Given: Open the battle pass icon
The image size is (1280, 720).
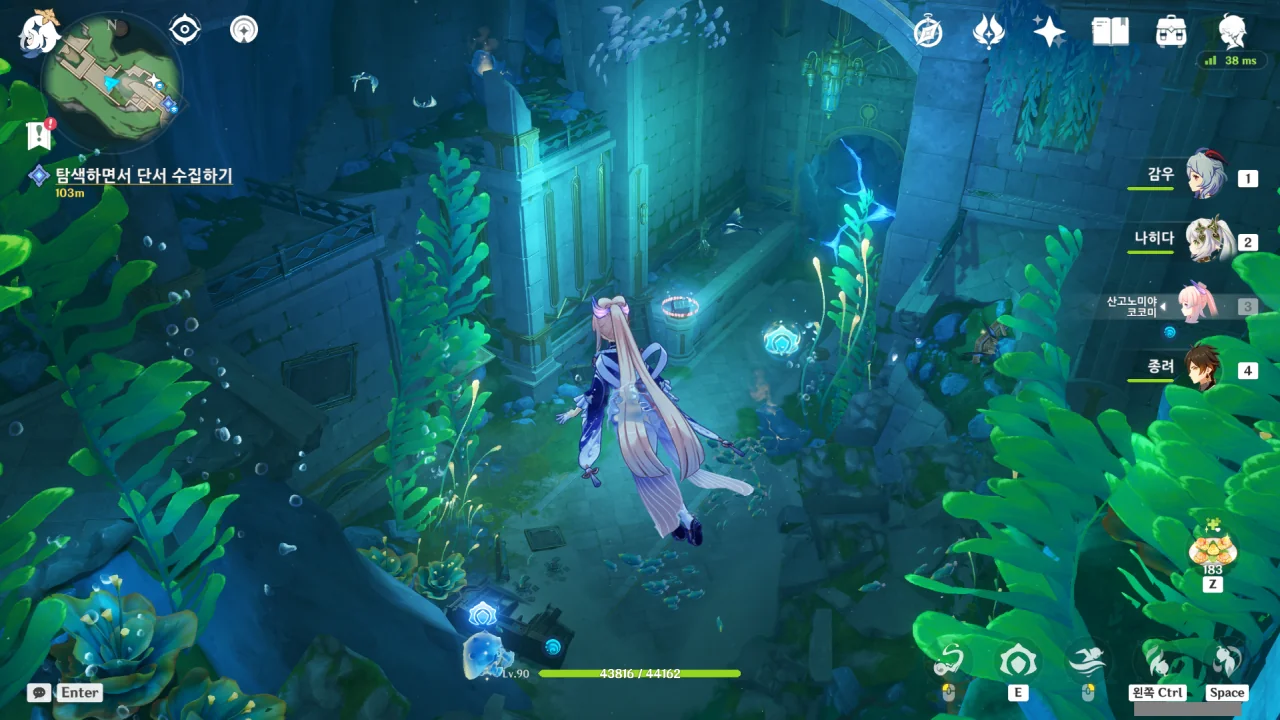Looking at the screenshot, I should [x=988, y=32].
